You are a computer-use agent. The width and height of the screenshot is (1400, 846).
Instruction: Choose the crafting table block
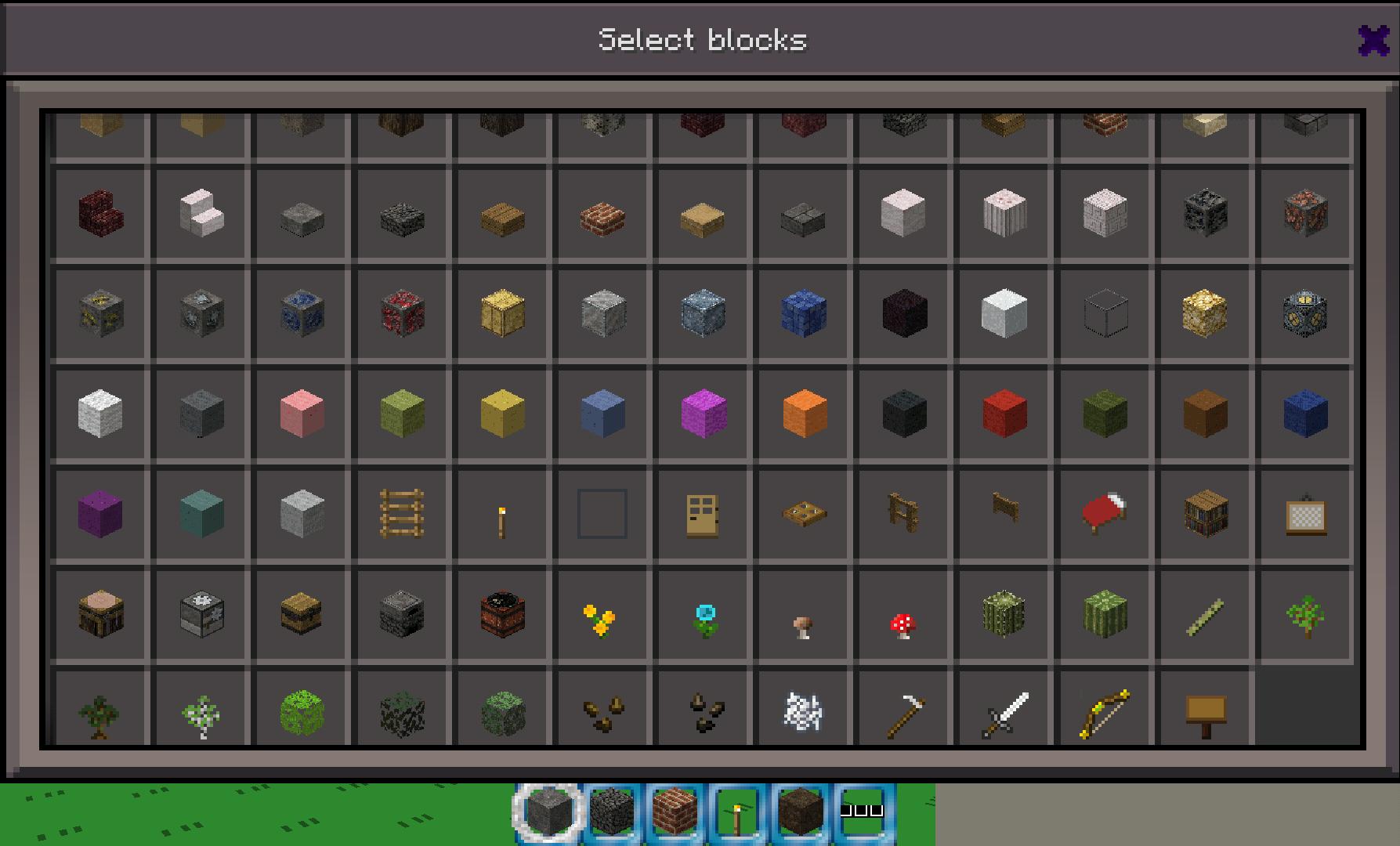click(99, 614)
